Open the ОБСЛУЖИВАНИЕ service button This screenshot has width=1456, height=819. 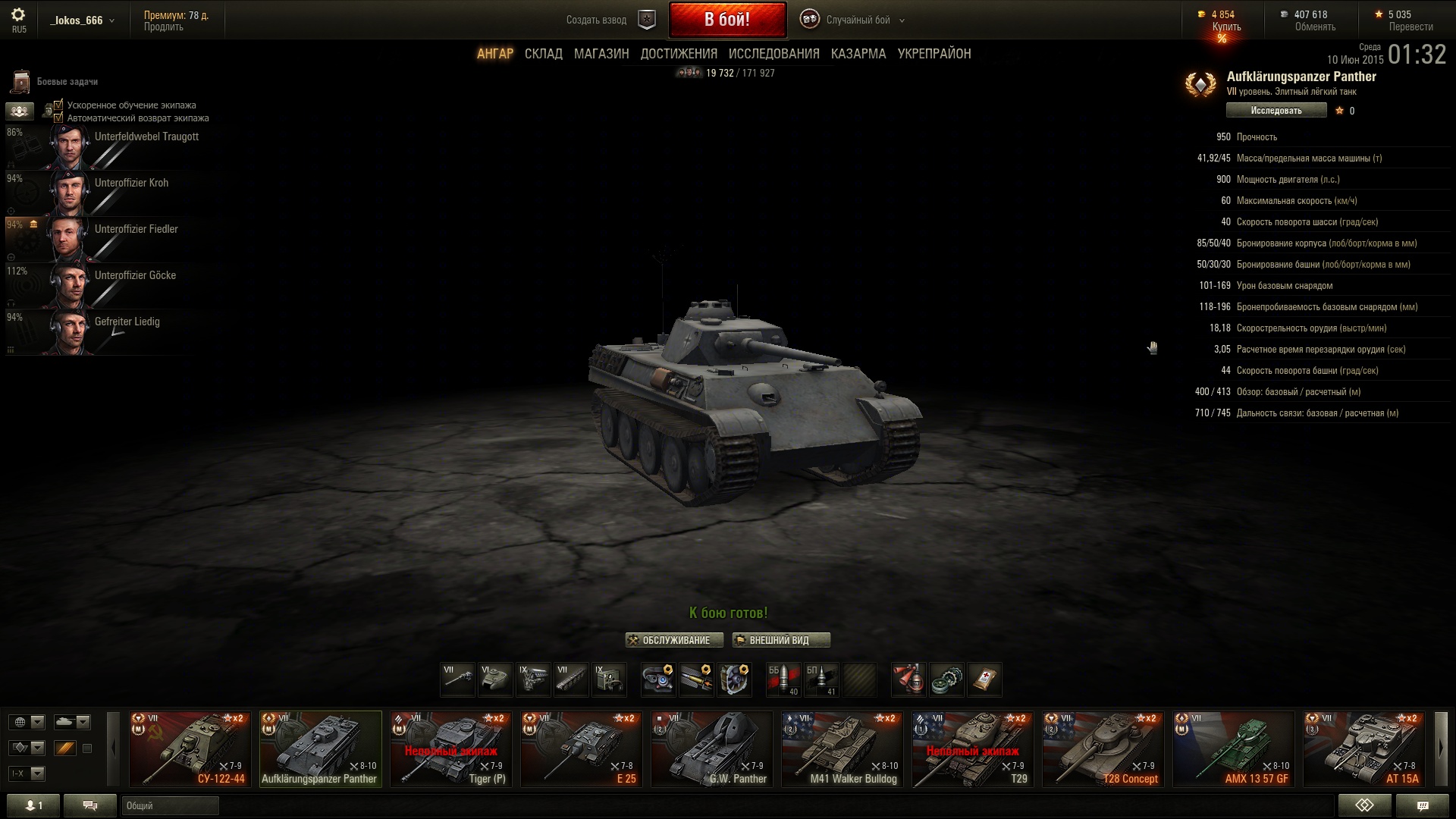[x=674, y=640]
